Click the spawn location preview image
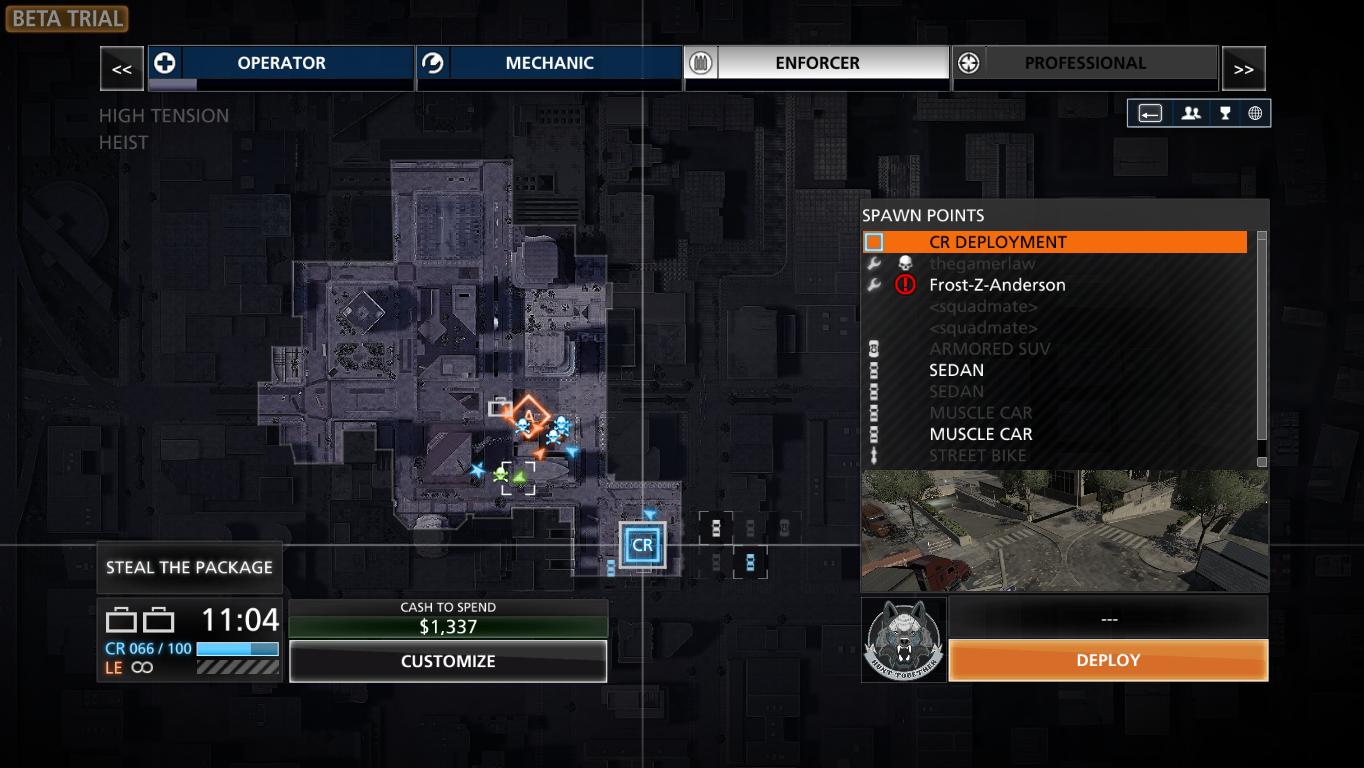This screenshot has height=768, width=1364. 1064,530
